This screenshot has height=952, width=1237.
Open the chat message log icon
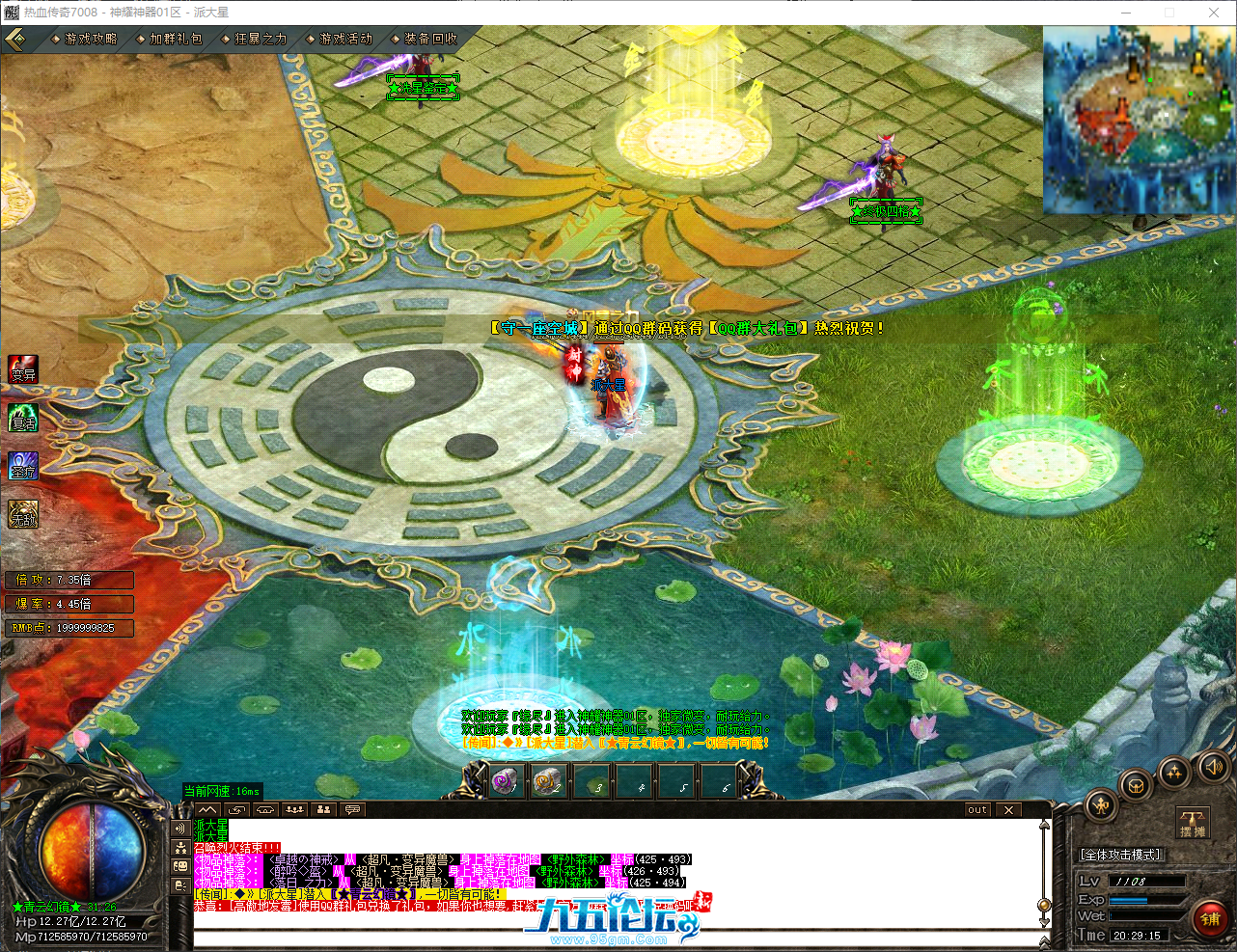point(352,809)
